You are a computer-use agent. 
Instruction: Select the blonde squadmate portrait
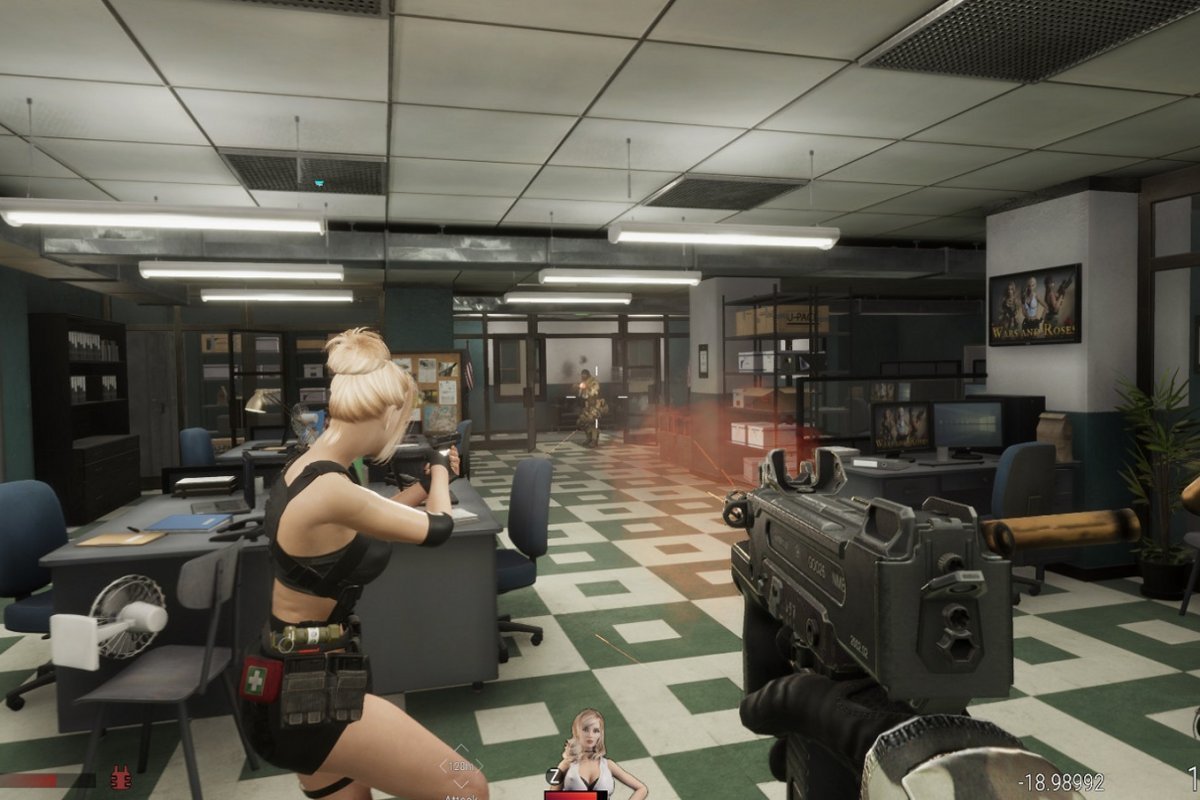590,752
